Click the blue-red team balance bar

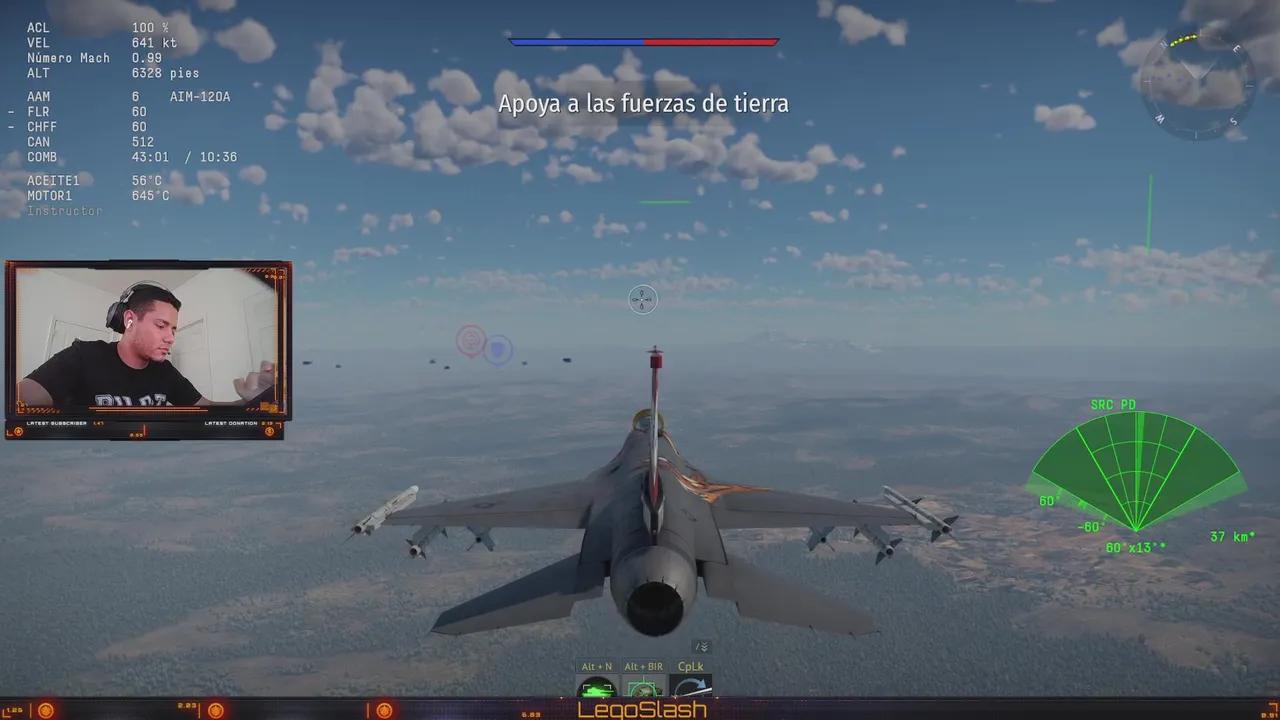643,42
